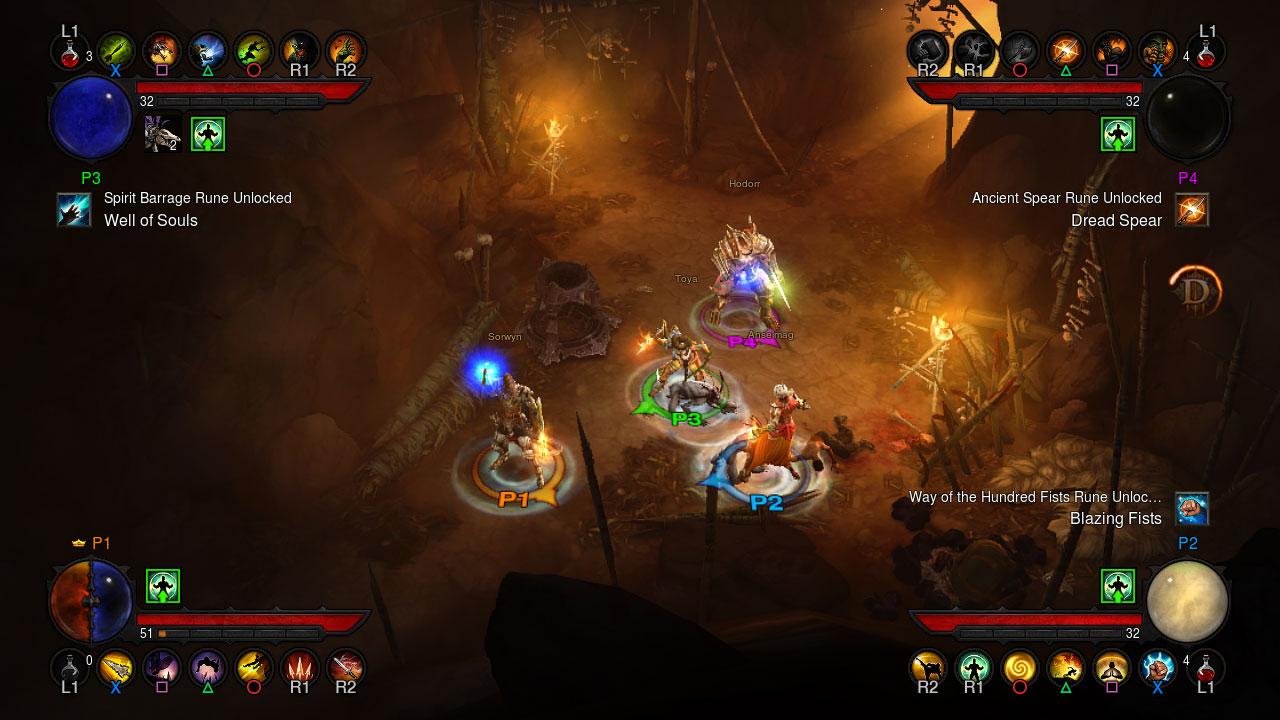Activate P1's red spikes skill
The image size is (1280, 720).
pos(299,667)
